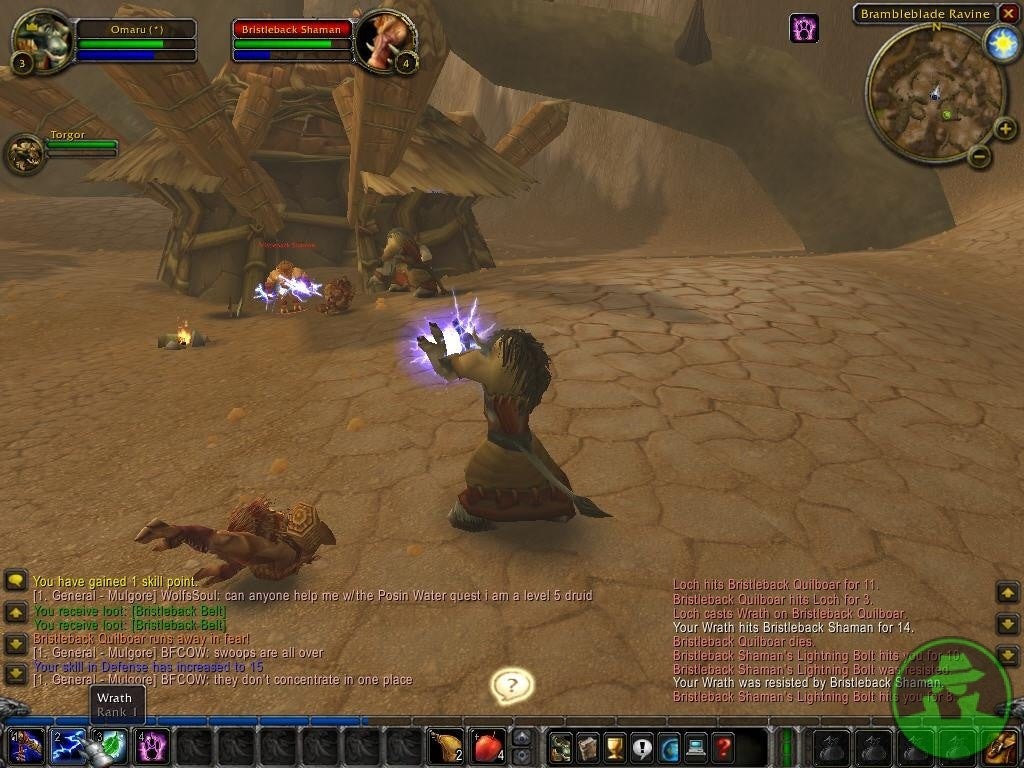This screenshot has height=768, width=1024.
Task: Click the day-night sun indicator
Action: click(1001, 43)
